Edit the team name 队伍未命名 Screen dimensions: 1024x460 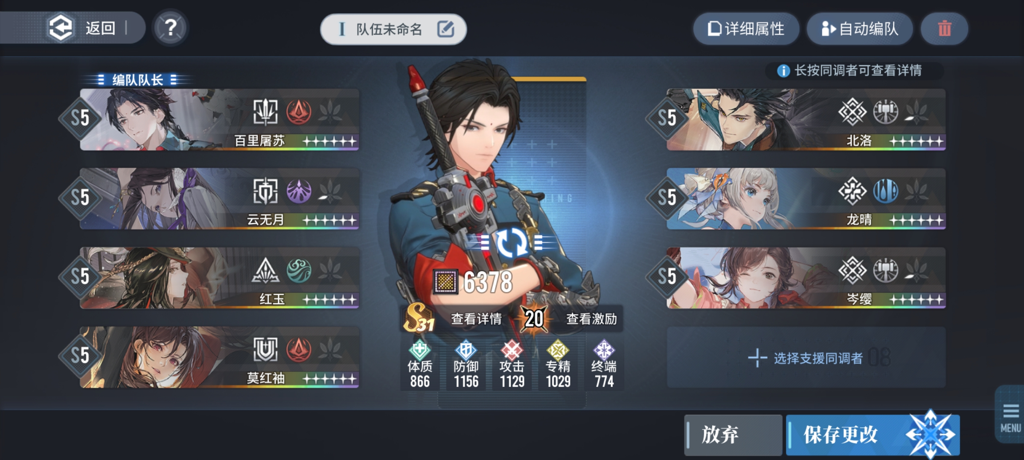click(x=394, y=29)
